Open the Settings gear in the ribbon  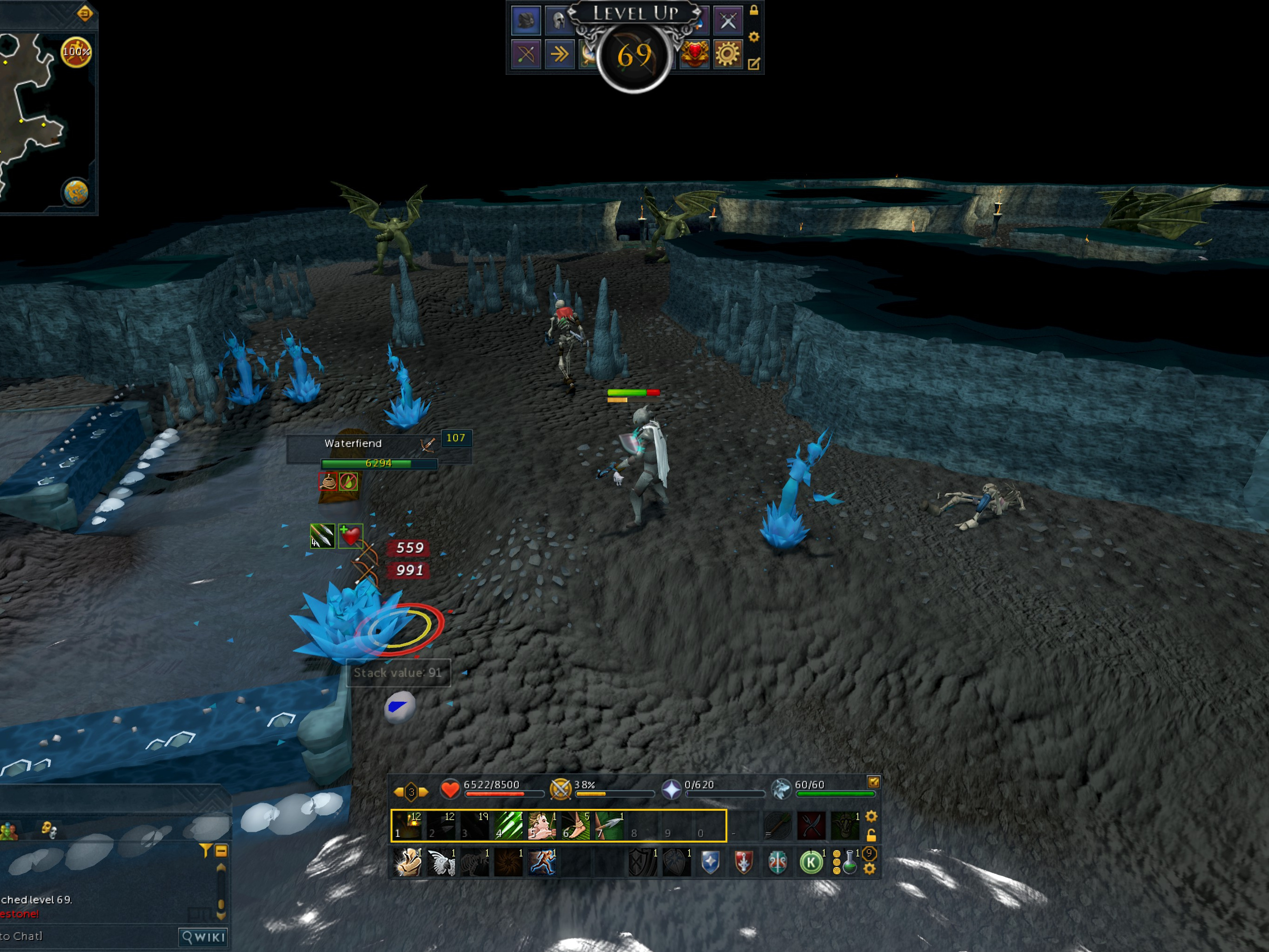pos(727,55)
